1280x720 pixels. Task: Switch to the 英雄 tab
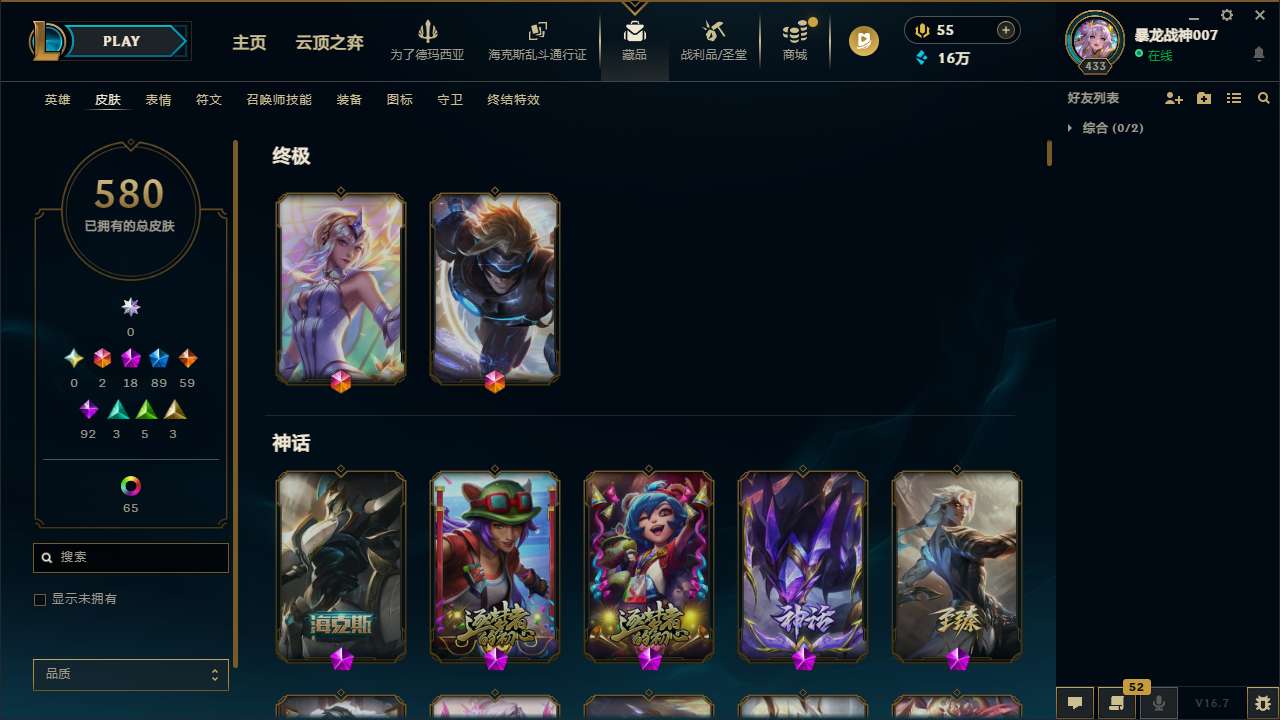(x=57, y=100)
